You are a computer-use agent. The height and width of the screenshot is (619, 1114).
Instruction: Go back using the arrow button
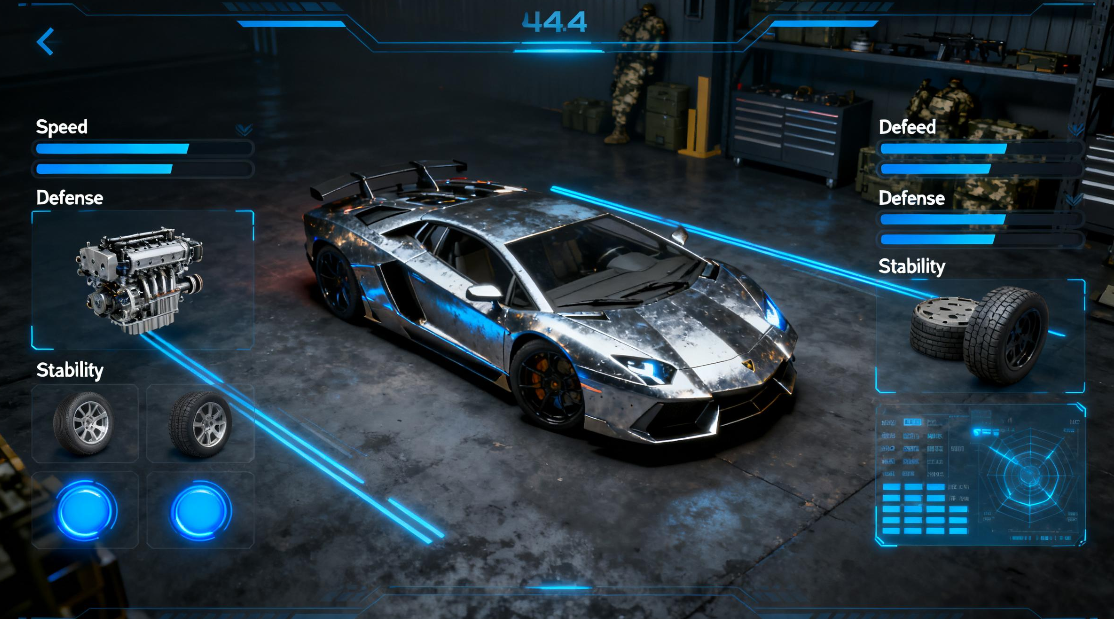click(x=45, y=41)
